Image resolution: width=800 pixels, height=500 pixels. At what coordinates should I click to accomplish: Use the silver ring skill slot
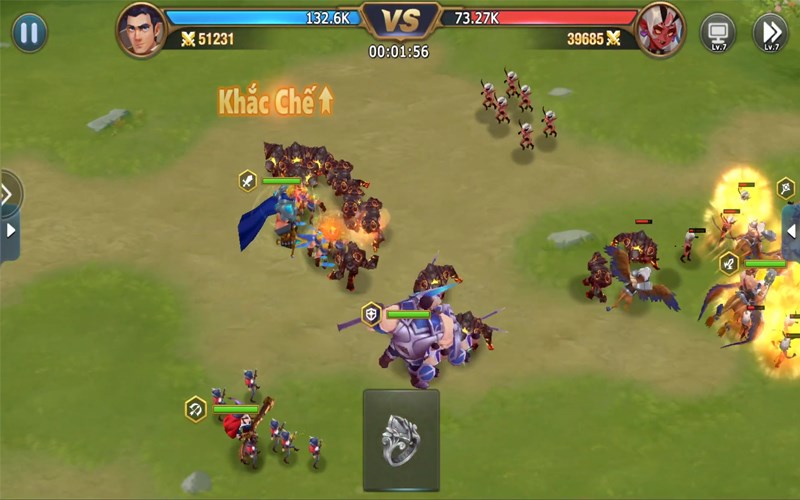click(401, 438)
